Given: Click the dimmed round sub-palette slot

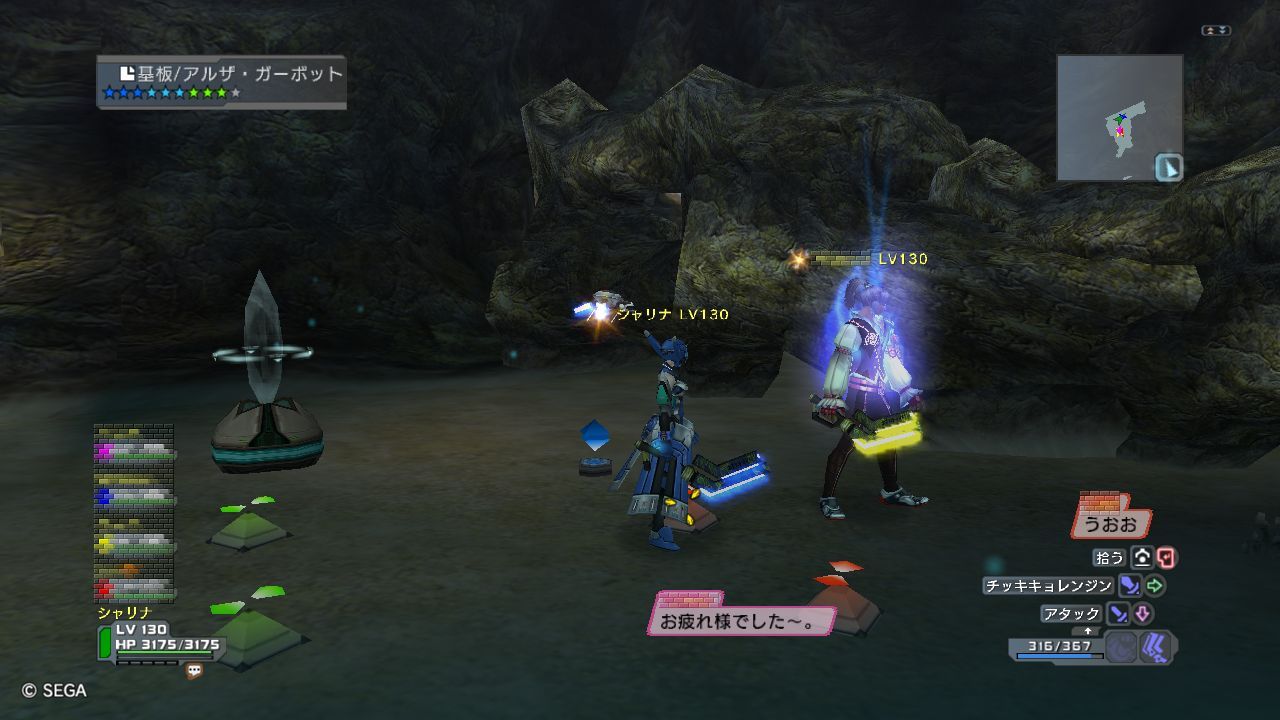Looking at the screenshot, I should (x=1121, y=648).
